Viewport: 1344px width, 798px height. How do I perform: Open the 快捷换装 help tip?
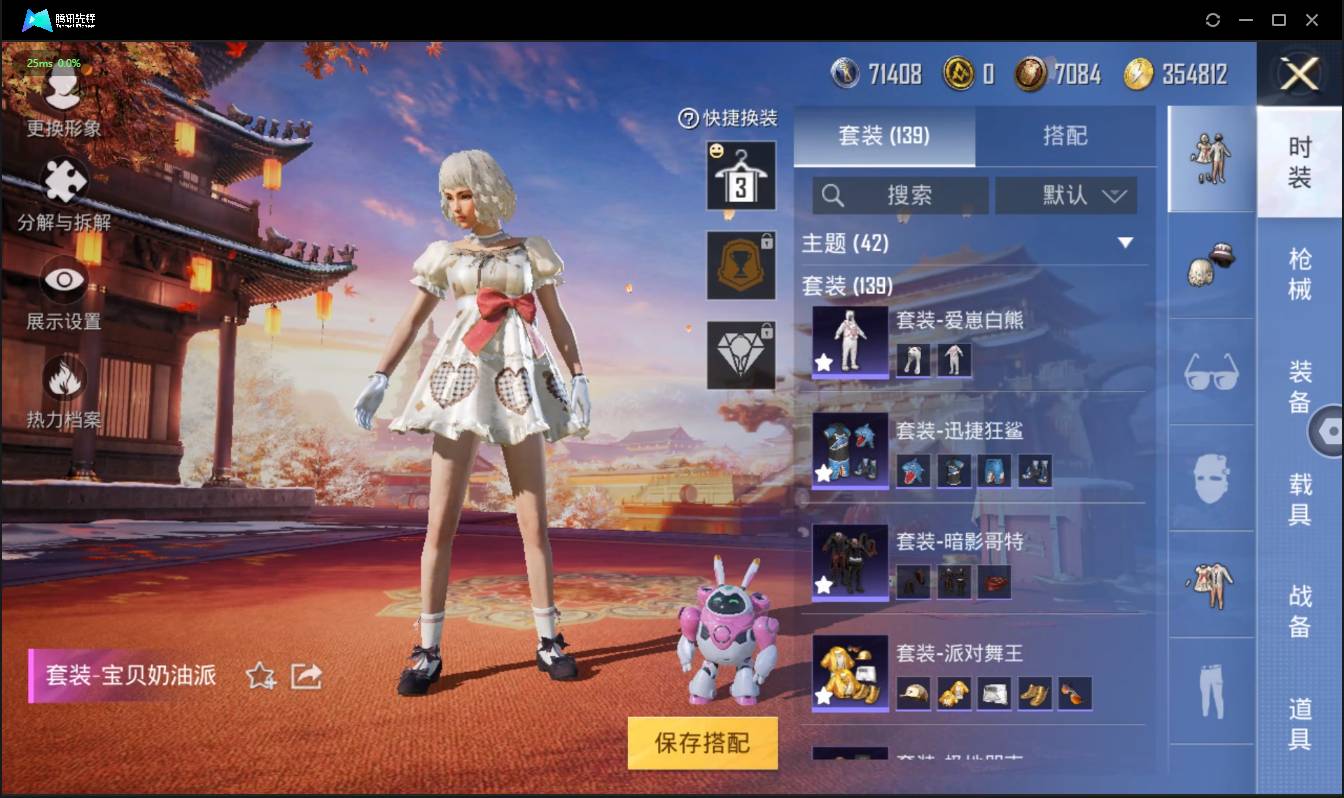690,118
